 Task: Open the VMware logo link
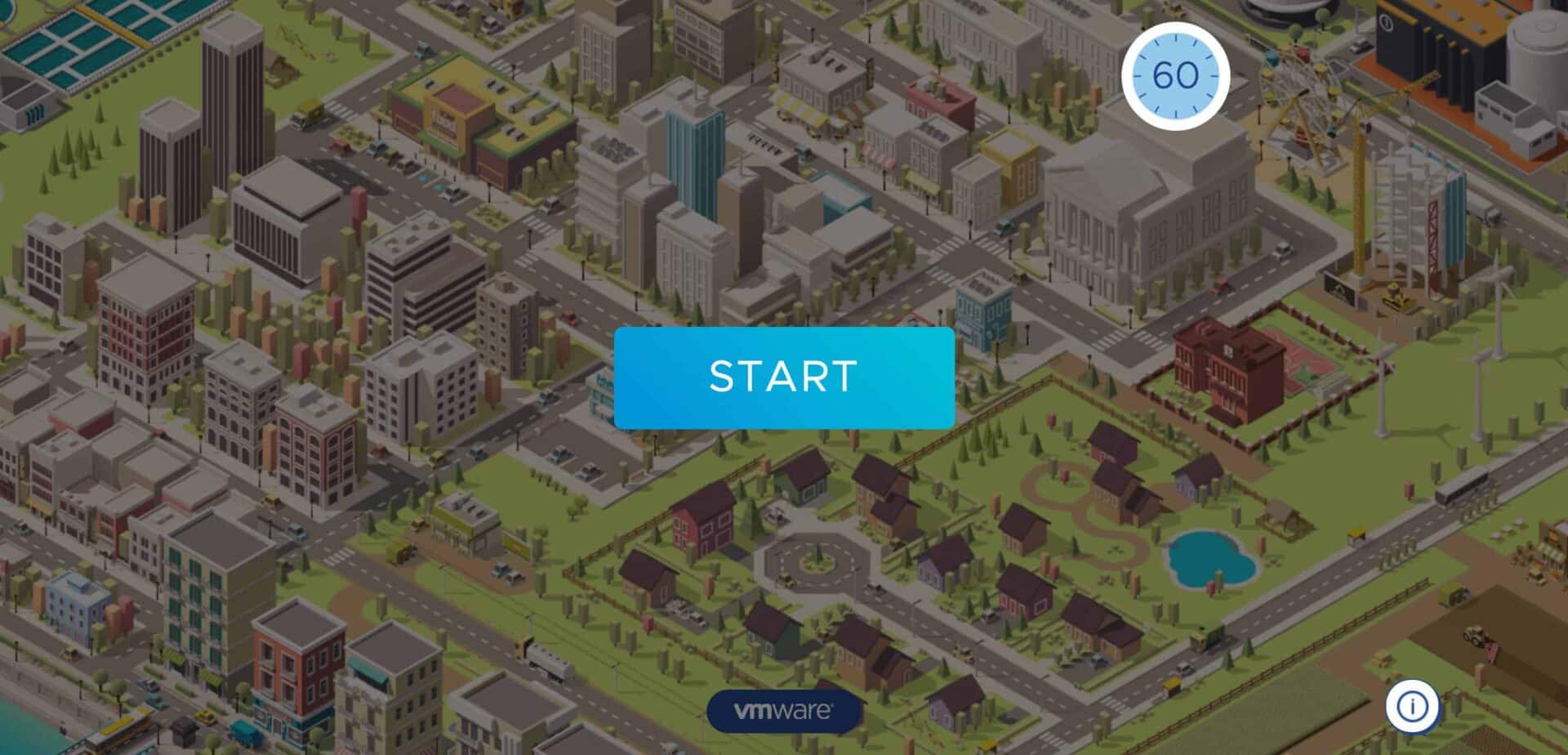click(783, 711)
